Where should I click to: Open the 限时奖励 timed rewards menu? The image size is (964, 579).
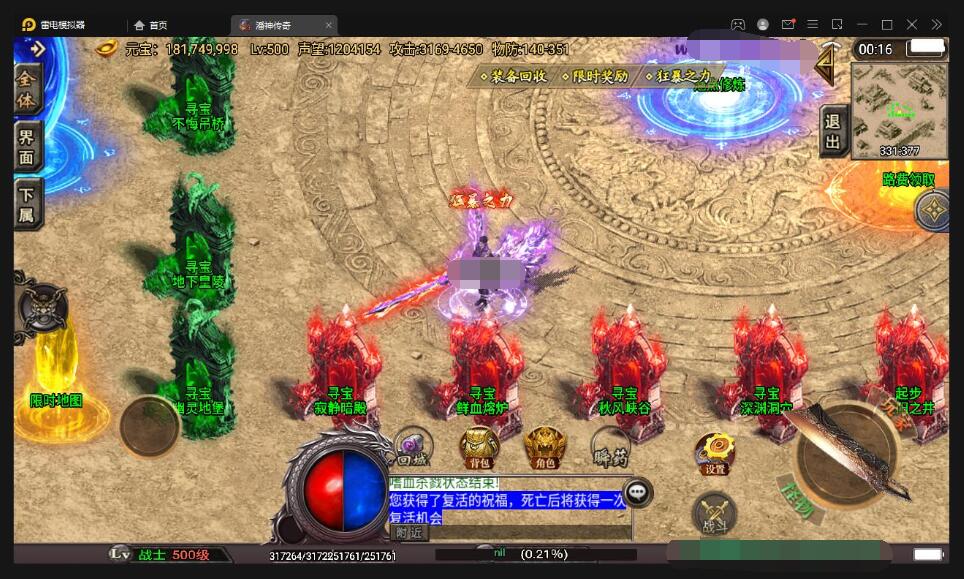595,75
